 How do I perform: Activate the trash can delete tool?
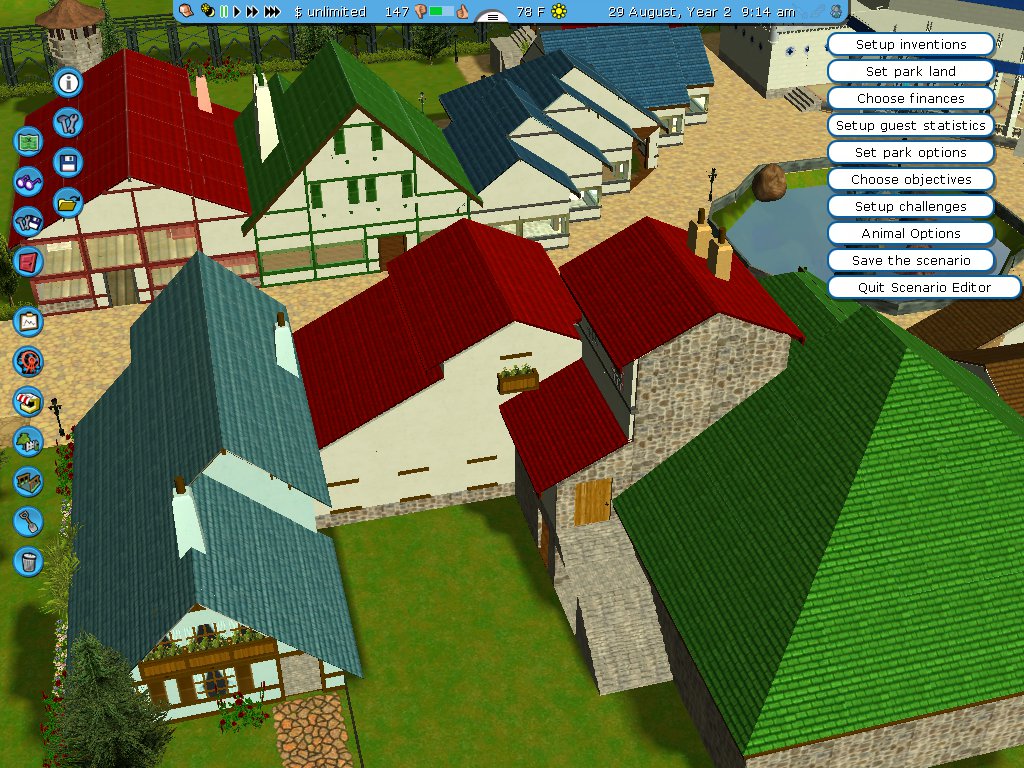point(28,561)
